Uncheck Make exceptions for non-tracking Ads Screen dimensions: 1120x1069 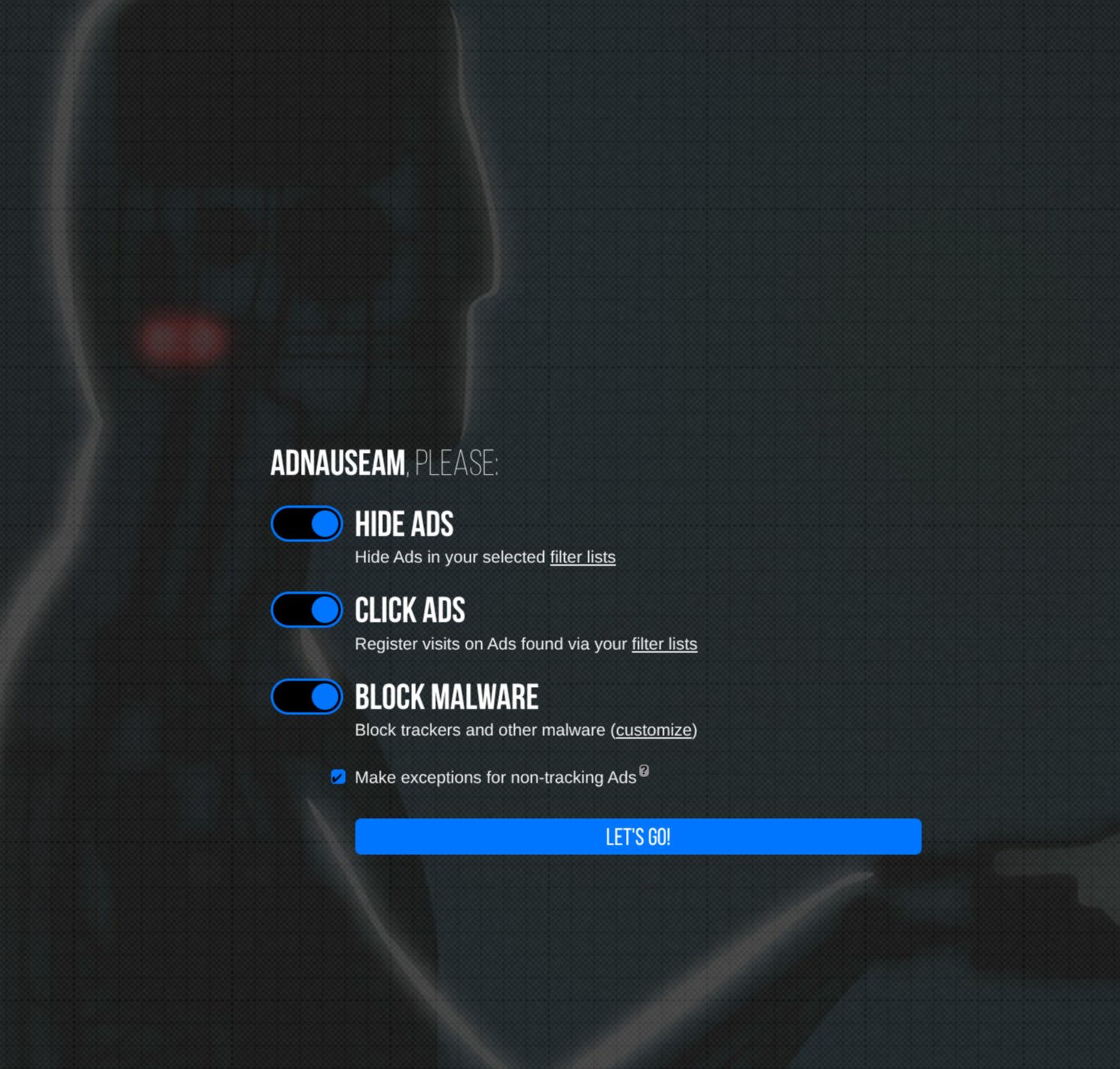339,777
